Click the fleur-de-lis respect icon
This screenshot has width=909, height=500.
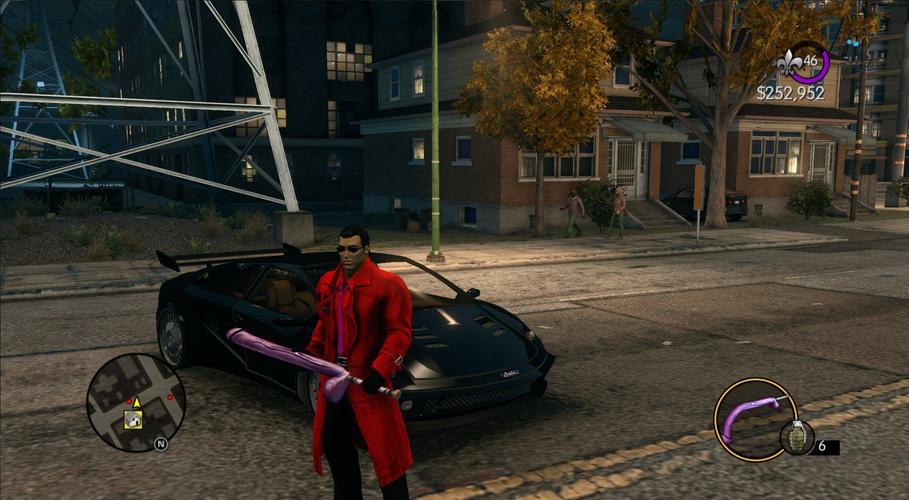point(788,65)
